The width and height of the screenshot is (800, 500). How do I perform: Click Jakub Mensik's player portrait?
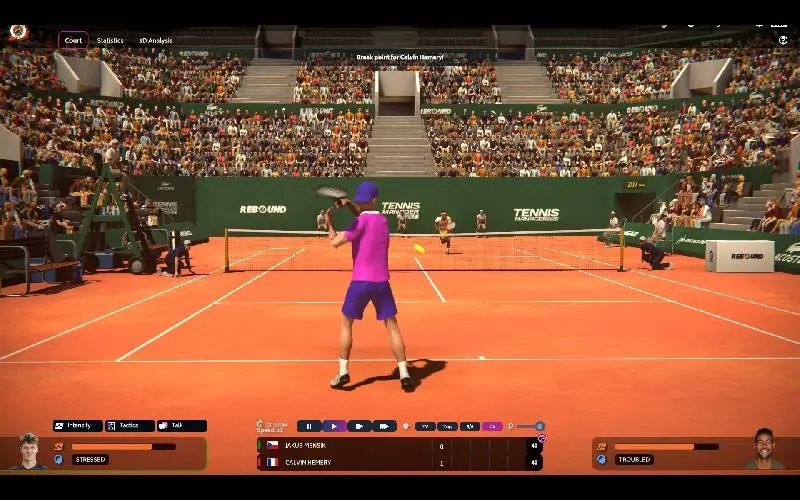click(28, 451)
